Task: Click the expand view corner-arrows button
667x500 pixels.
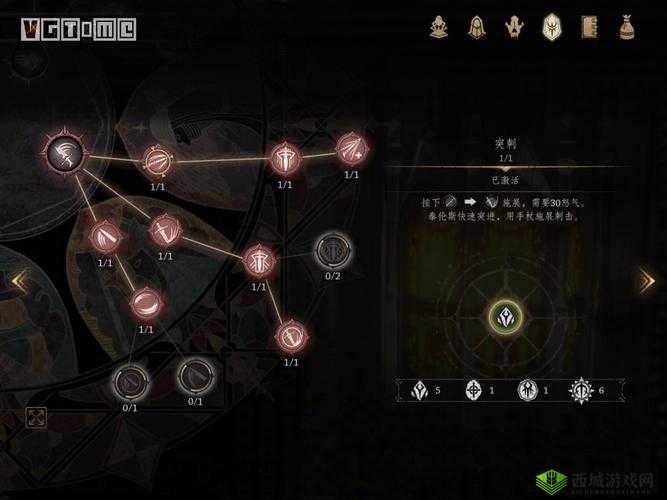Action: point(35,417)
